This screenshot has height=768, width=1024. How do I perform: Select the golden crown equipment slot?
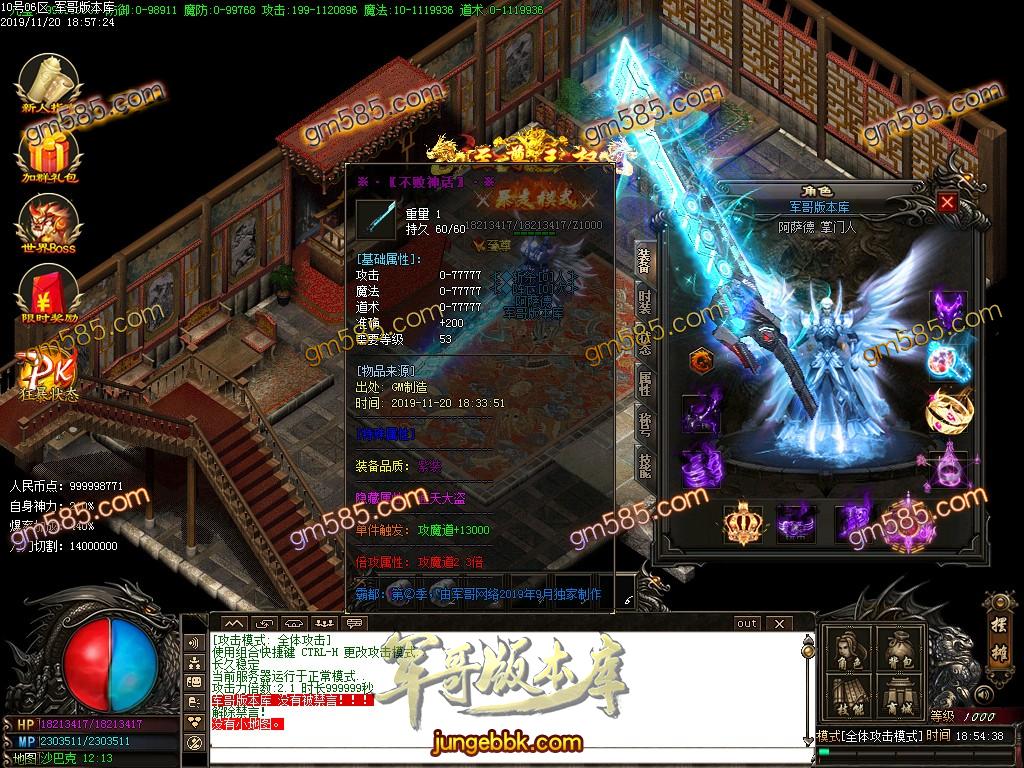tap(743, 522)
